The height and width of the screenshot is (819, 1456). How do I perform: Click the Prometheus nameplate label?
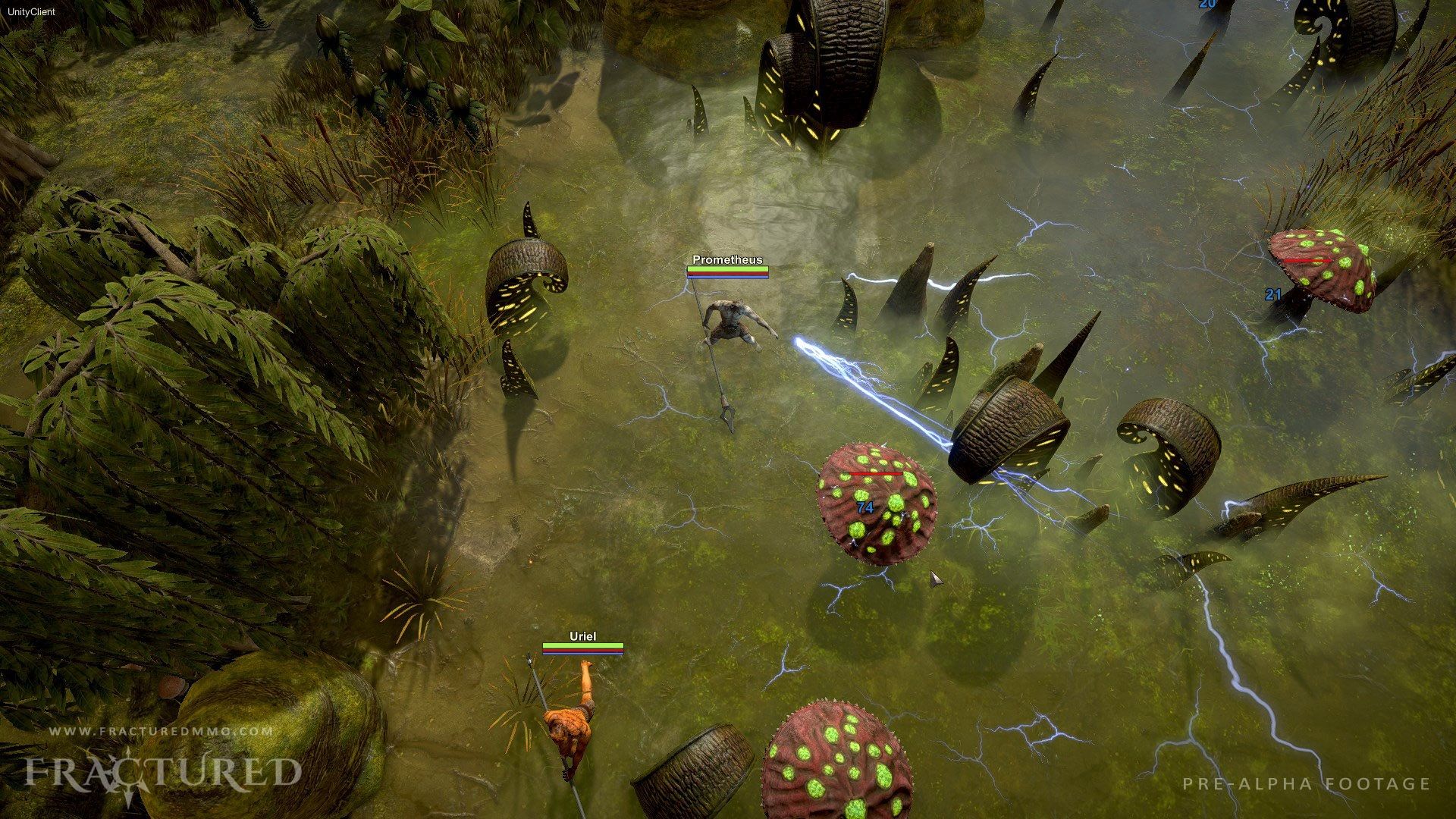coord(726,261)
